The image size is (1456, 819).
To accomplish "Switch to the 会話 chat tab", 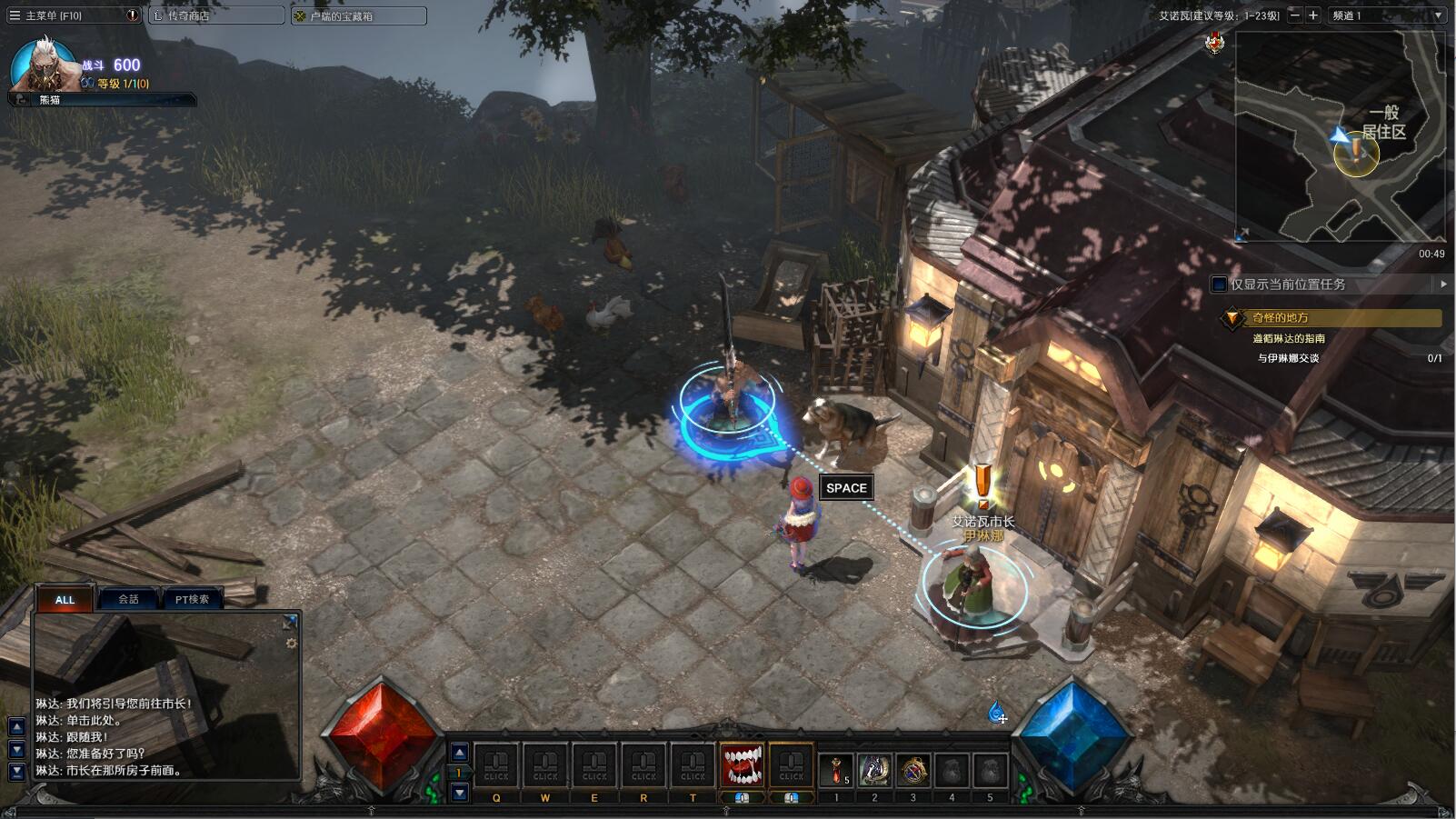I will point(129,599).
